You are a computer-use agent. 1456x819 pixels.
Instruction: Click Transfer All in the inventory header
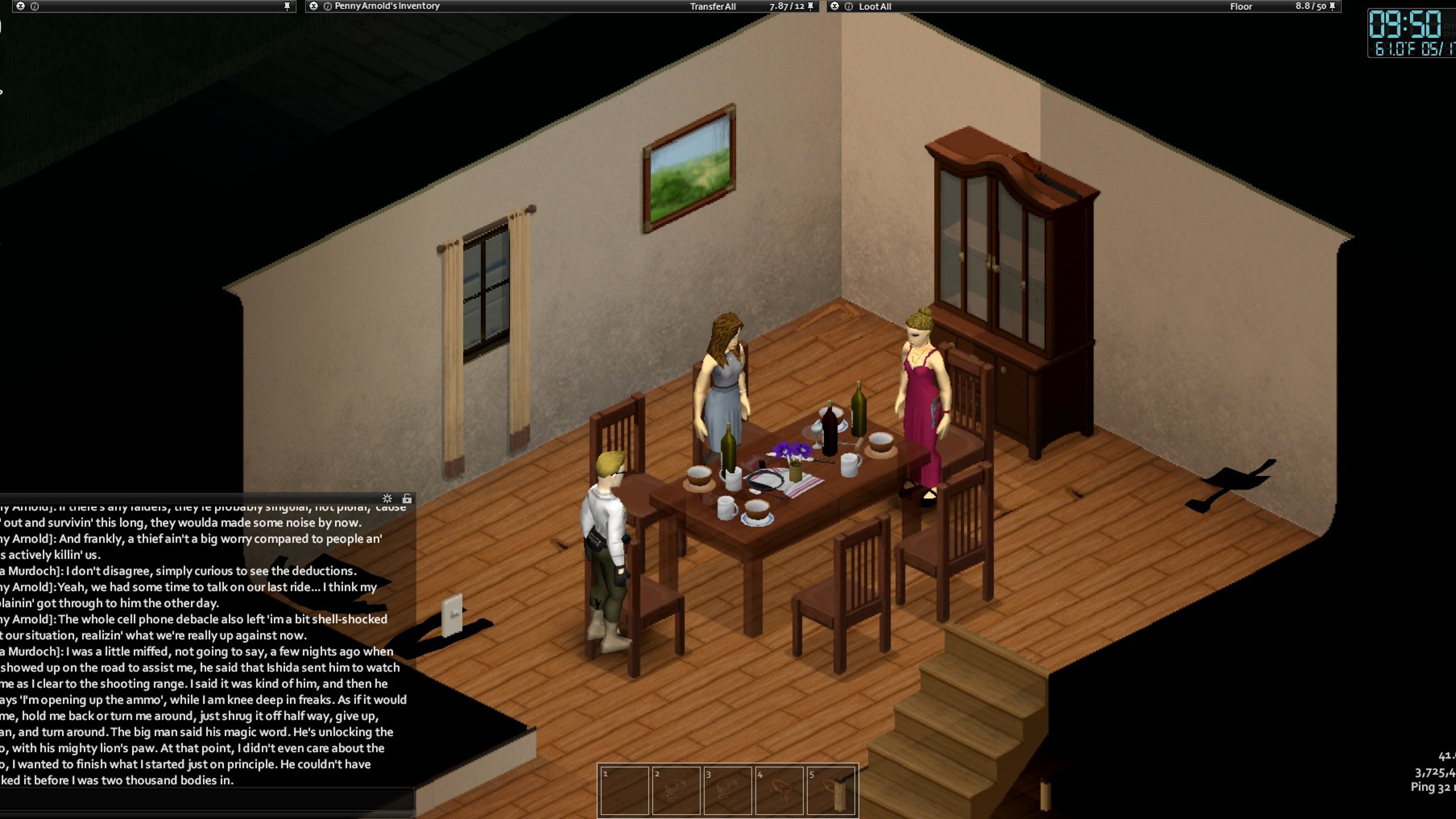click(x=712, y=7)
